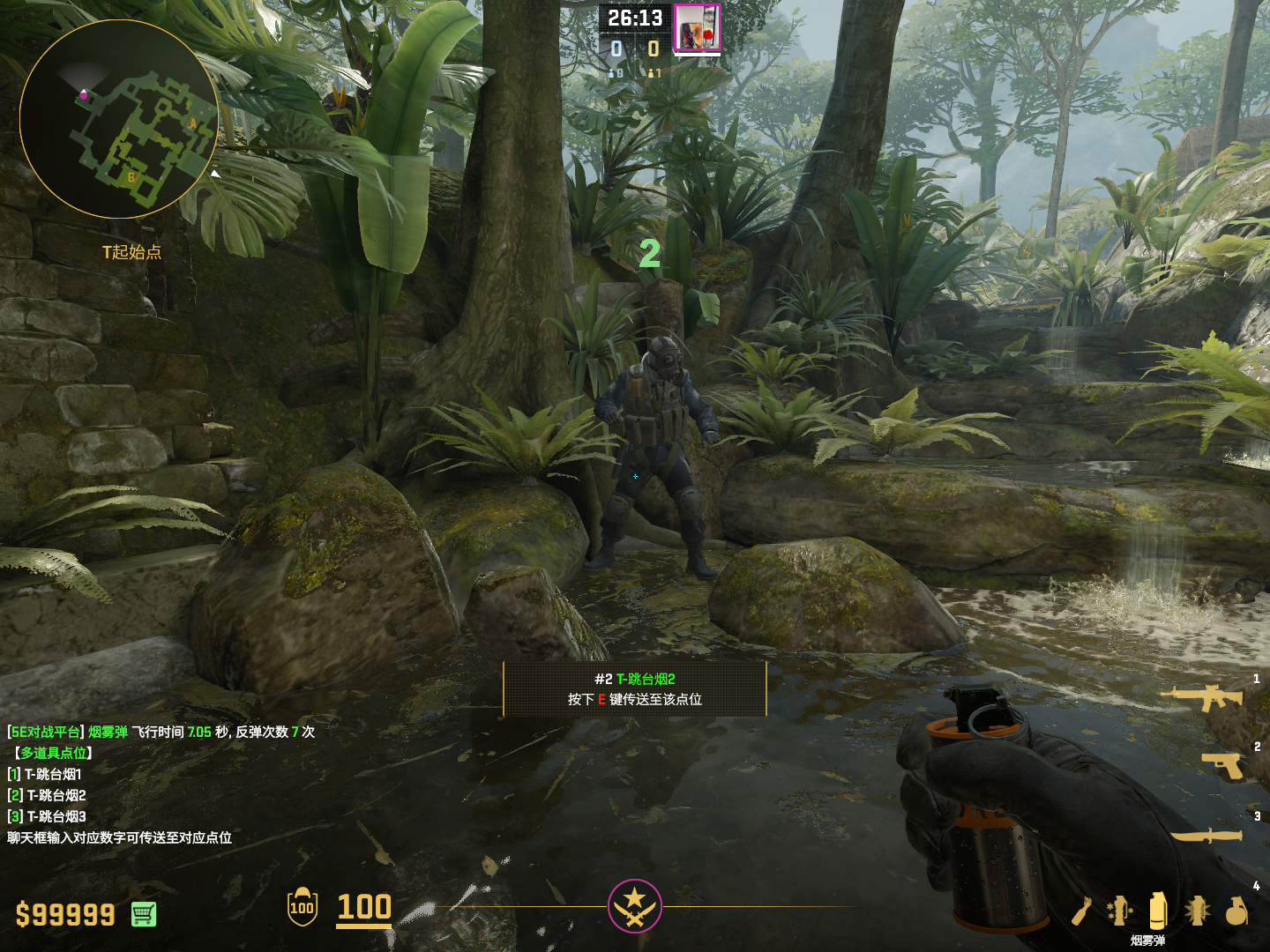Select chat entry [3] T-跳台烟3
This screenshot has height=952, width=1270.
click(48, 816)
